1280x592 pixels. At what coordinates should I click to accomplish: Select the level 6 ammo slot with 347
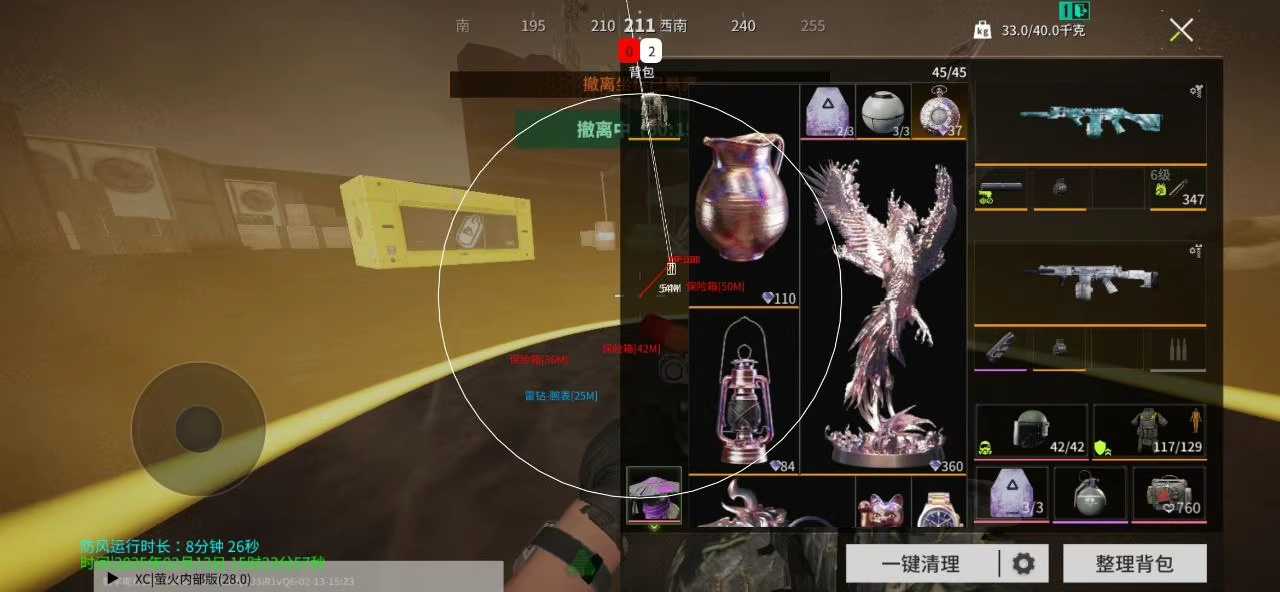point(1177,188)
